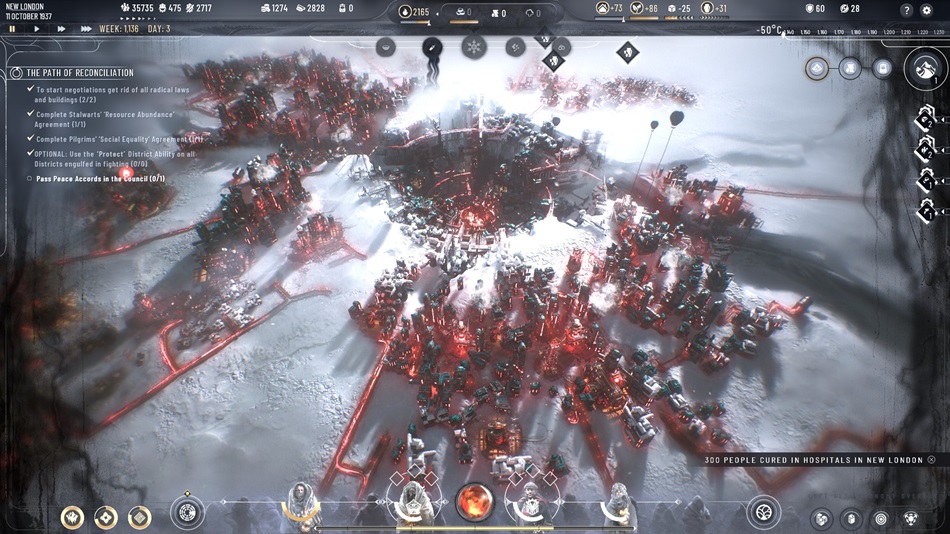Open the help question mark menu

click(906, 9)
